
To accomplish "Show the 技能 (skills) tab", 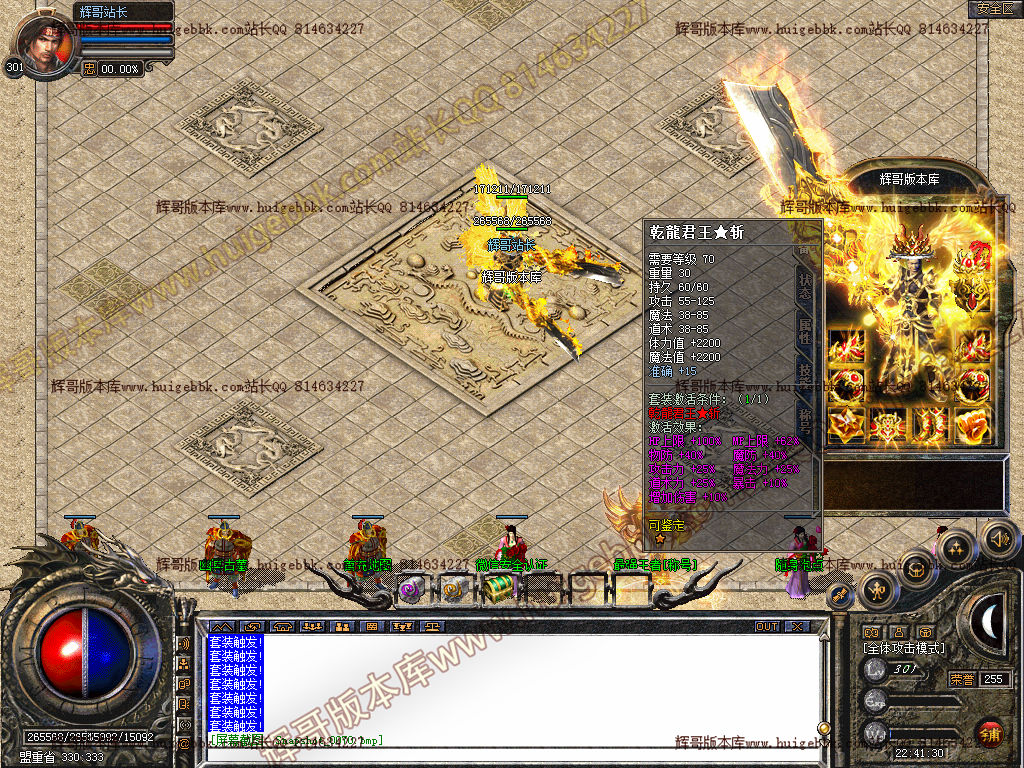I will (804, 374).
